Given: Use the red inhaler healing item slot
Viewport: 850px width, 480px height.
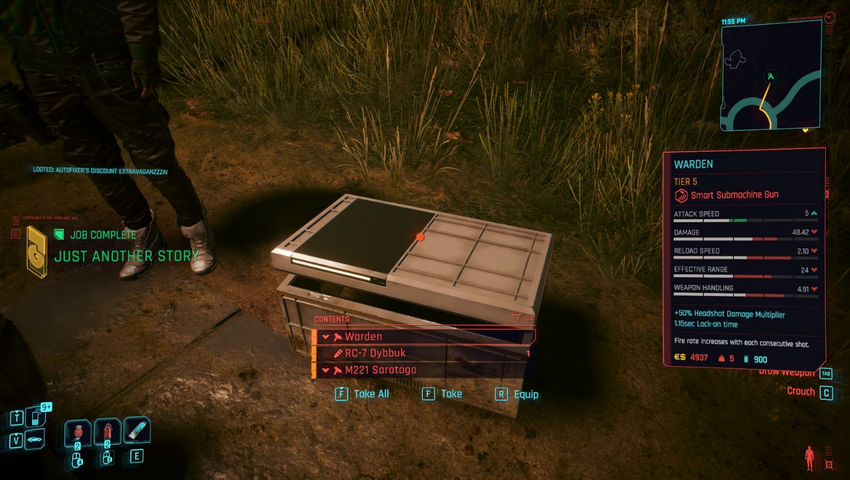Looking at the screenshot, I should click(x=108, y=434).
